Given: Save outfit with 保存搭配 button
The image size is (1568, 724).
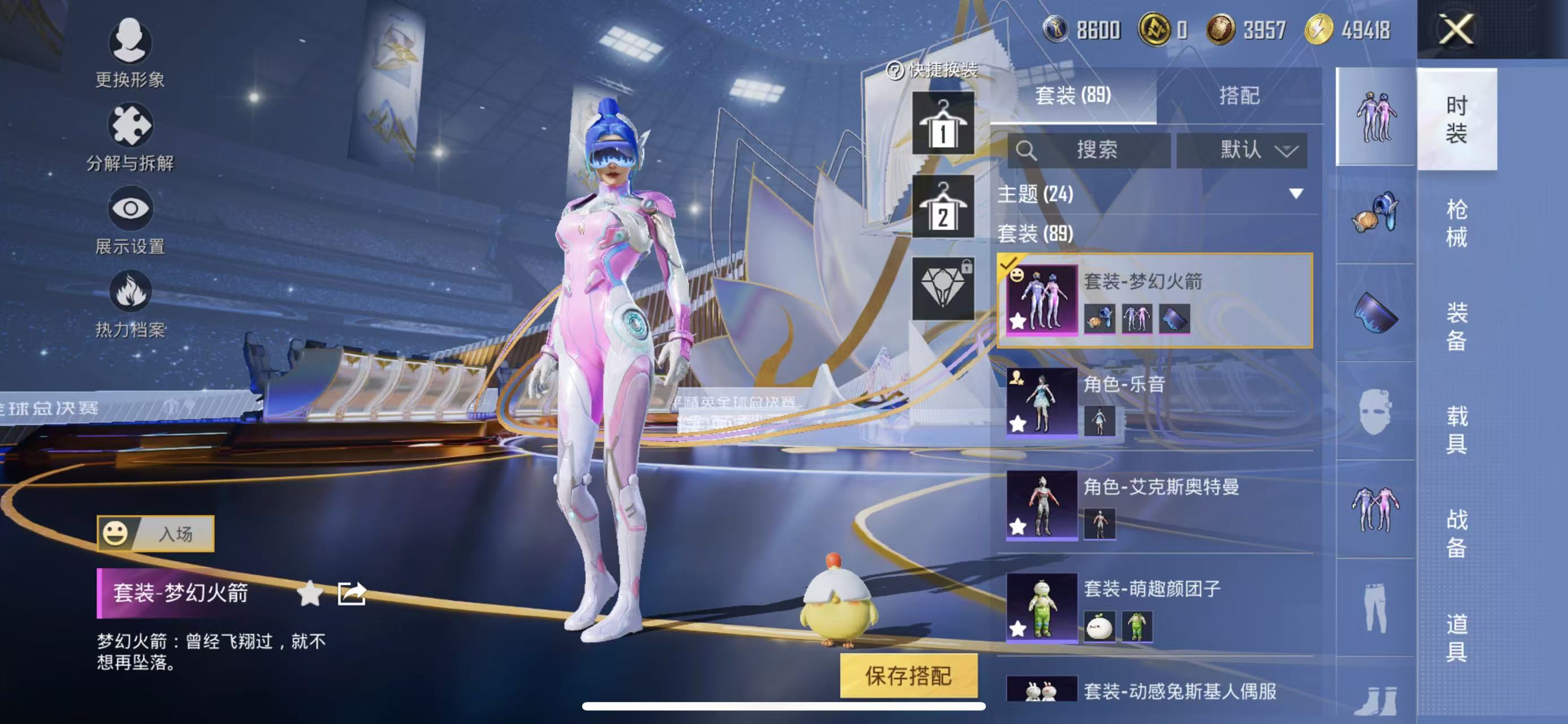Looking at the screenshot, I should tap(908, 675).
